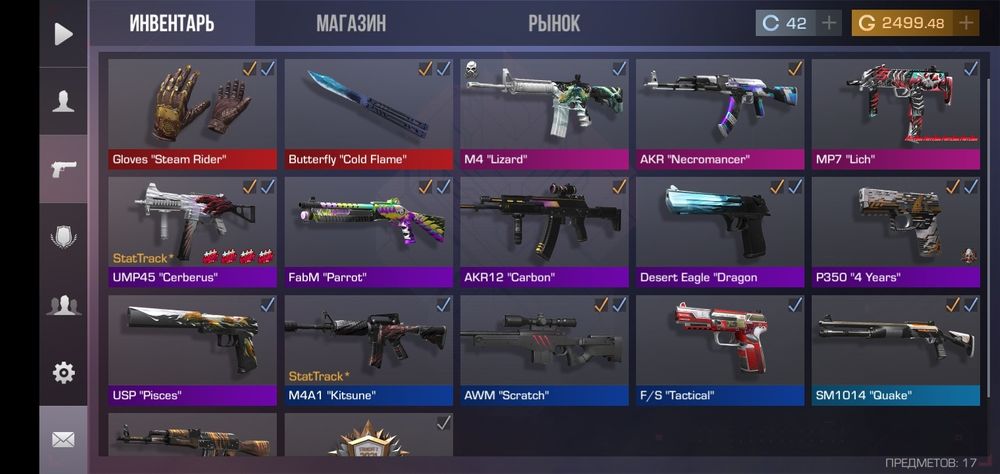Open settings via the gear icon
The width and height of the screenshot is (1000, 474).
point(63,373)
